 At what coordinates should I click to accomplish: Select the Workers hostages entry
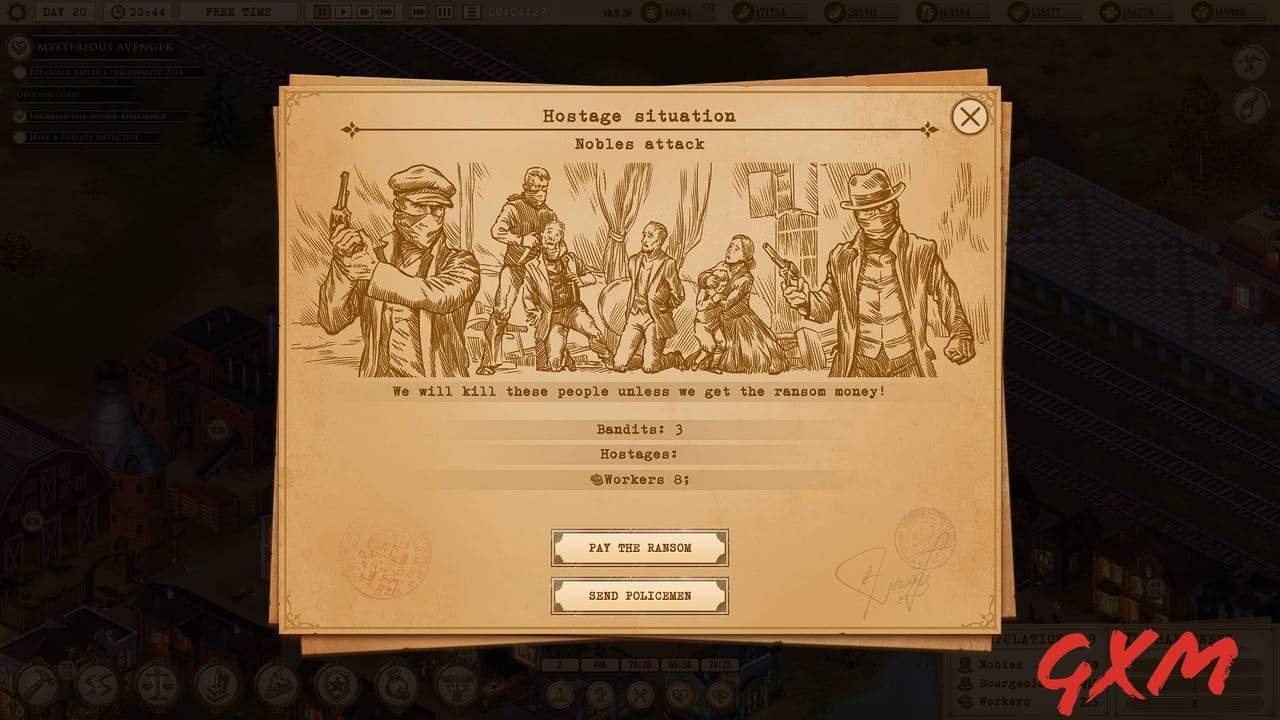click(639, 481)
